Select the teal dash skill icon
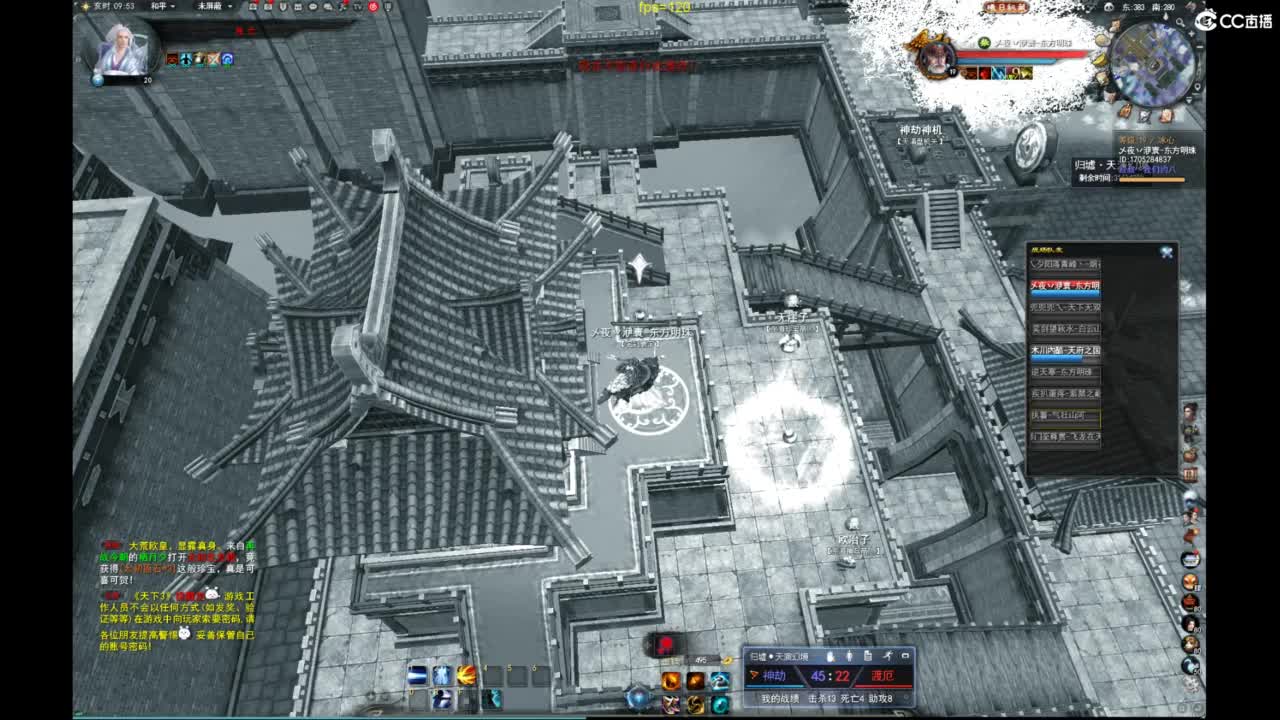The height and width of the screenshot is (720, 1280). [491, 698]
